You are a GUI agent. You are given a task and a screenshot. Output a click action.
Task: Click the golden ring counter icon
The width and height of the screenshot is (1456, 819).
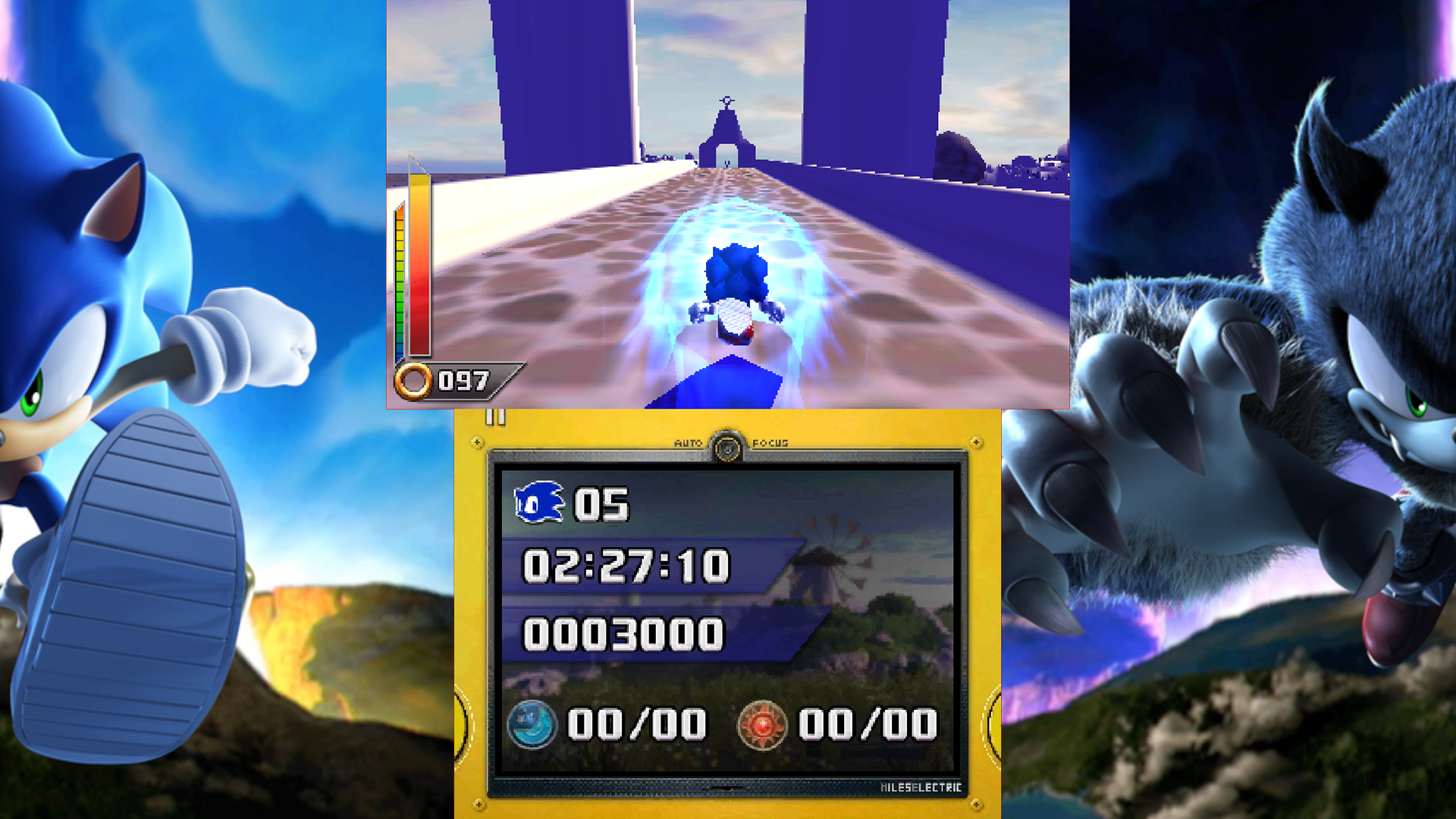click(416, 381)
